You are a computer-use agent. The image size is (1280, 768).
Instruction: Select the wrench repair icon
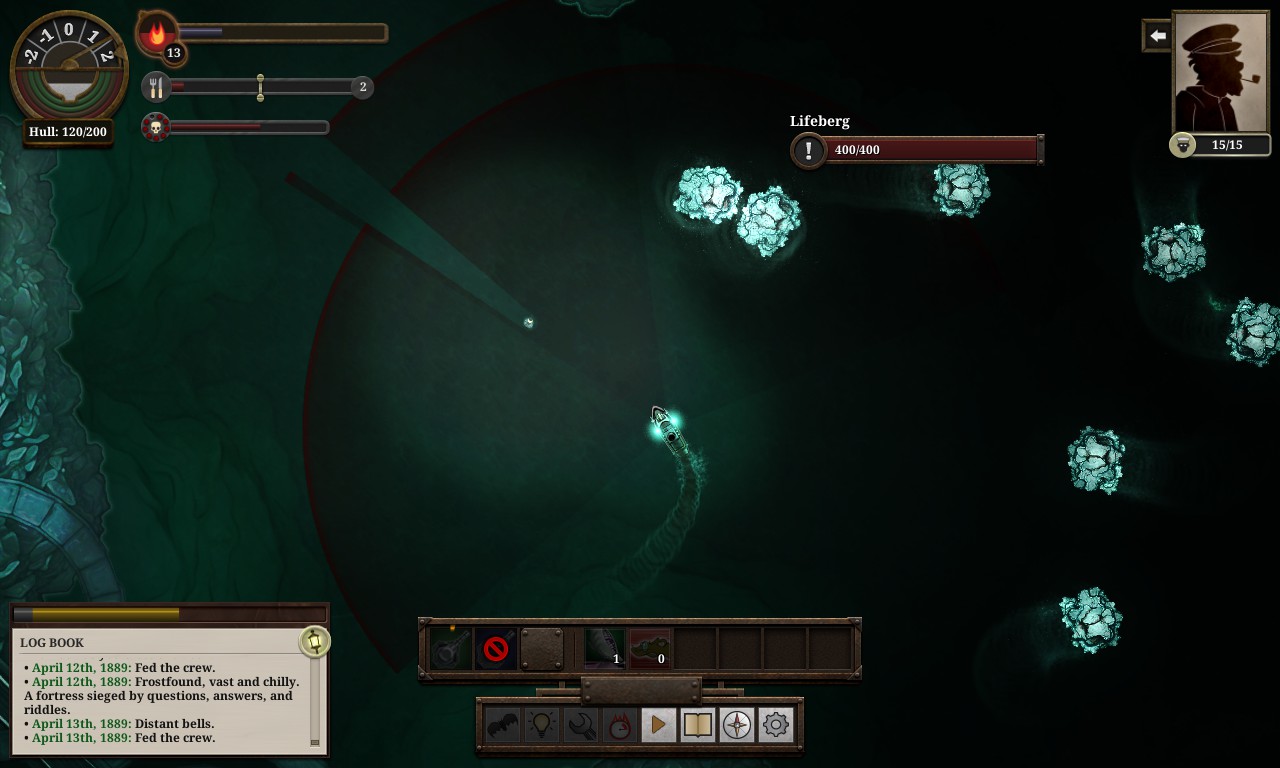point(580,724)
